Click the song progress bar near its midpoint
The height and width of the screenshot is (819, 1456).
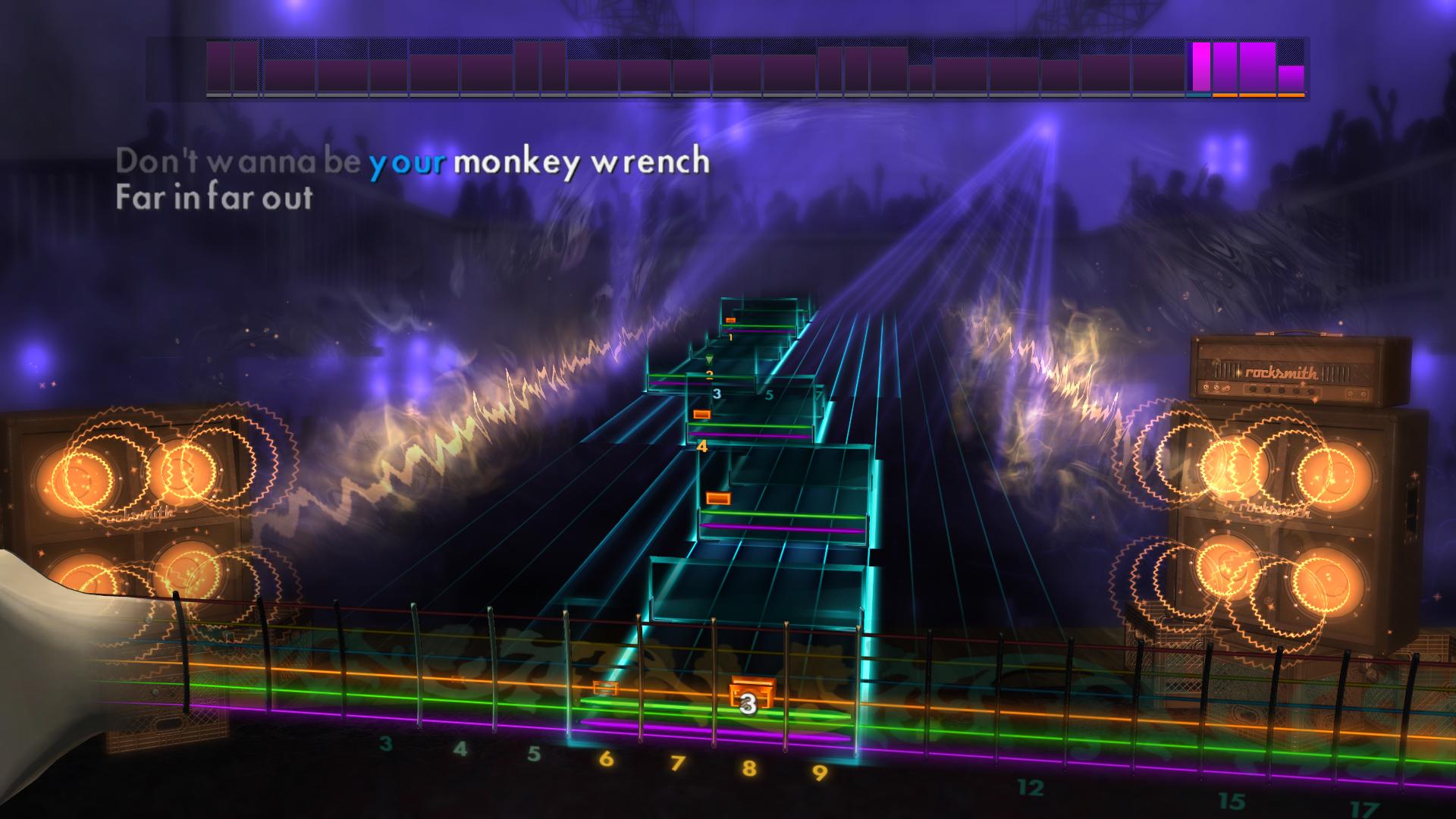click(x=728, y=68)
